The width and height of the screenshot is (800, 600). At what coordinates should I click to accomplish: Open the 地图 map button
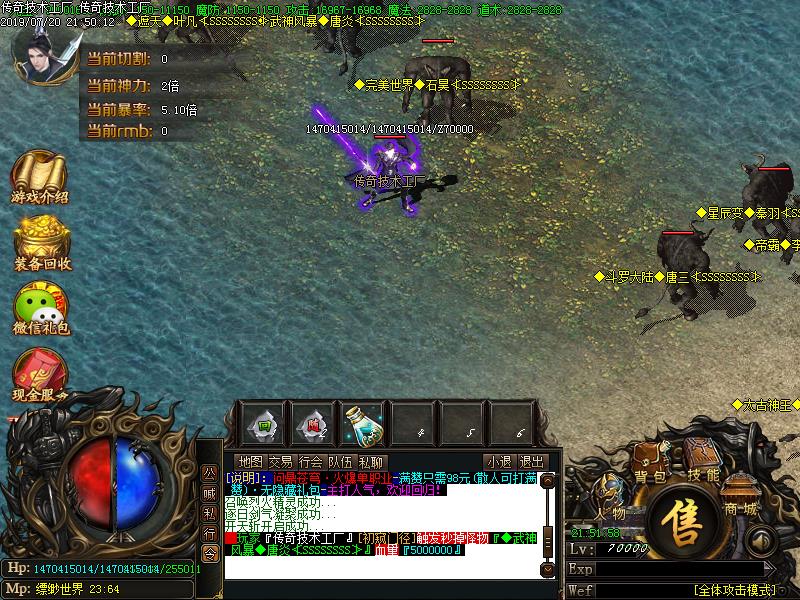click(251, 462)
